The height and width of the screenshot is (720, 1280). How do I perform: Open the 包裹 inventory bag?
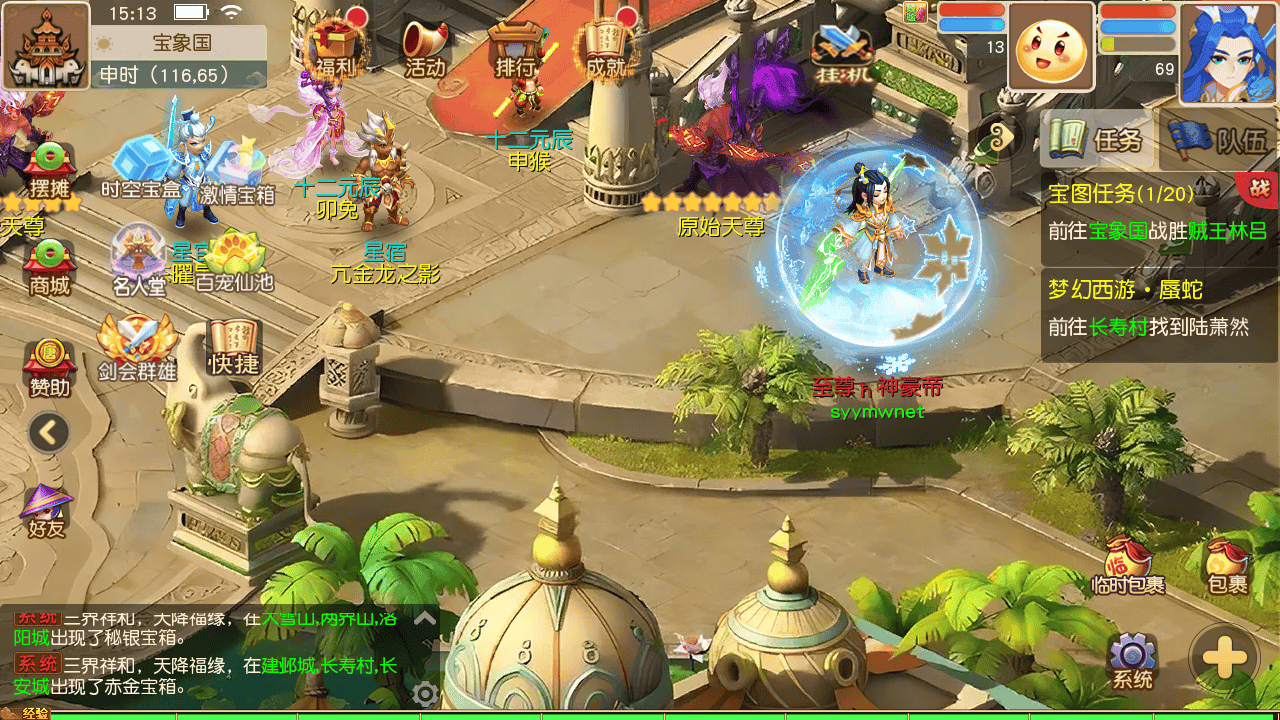pyautogui.click(x=1227, y=567)
